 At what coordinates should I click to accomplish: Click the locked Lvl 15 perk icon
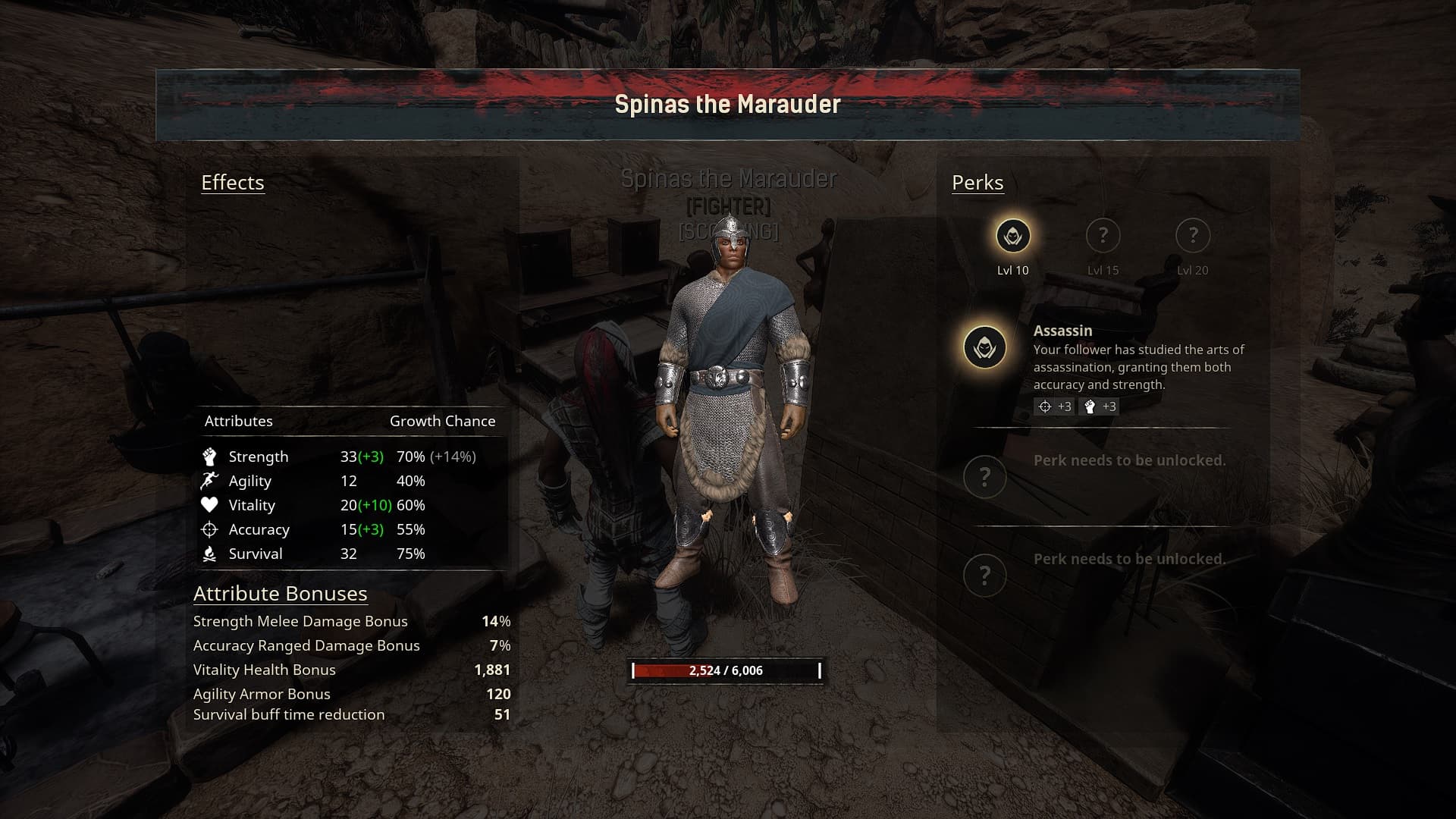[x=1103, y=236]
